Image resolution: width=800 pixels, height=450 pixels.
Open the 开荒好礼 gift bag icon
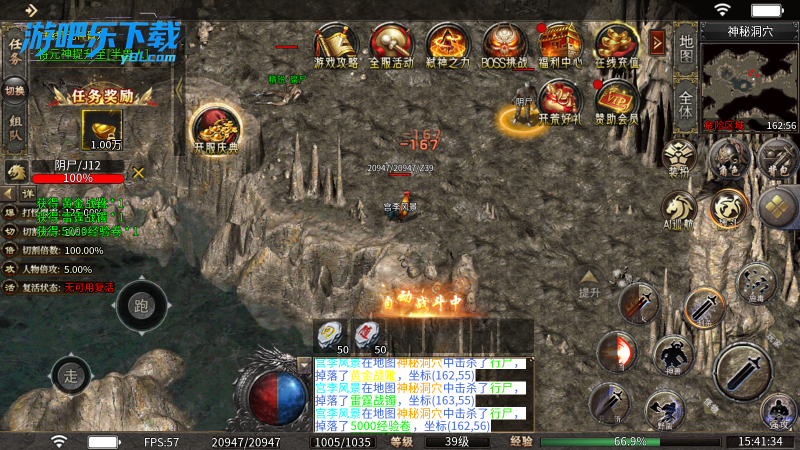click(560, 101)
